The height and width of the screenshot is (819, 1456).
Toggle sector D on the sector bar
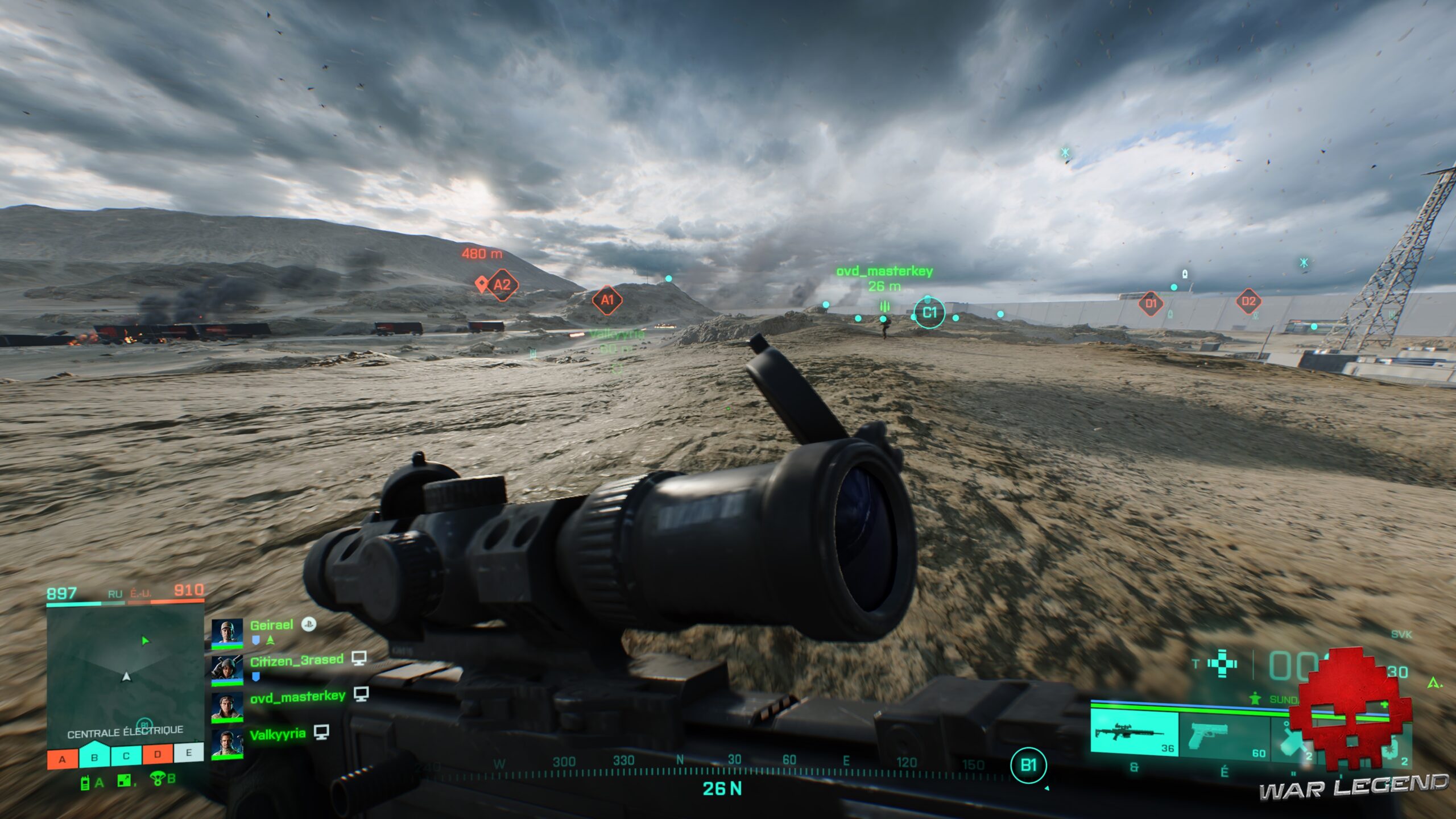tap(158, 755)
